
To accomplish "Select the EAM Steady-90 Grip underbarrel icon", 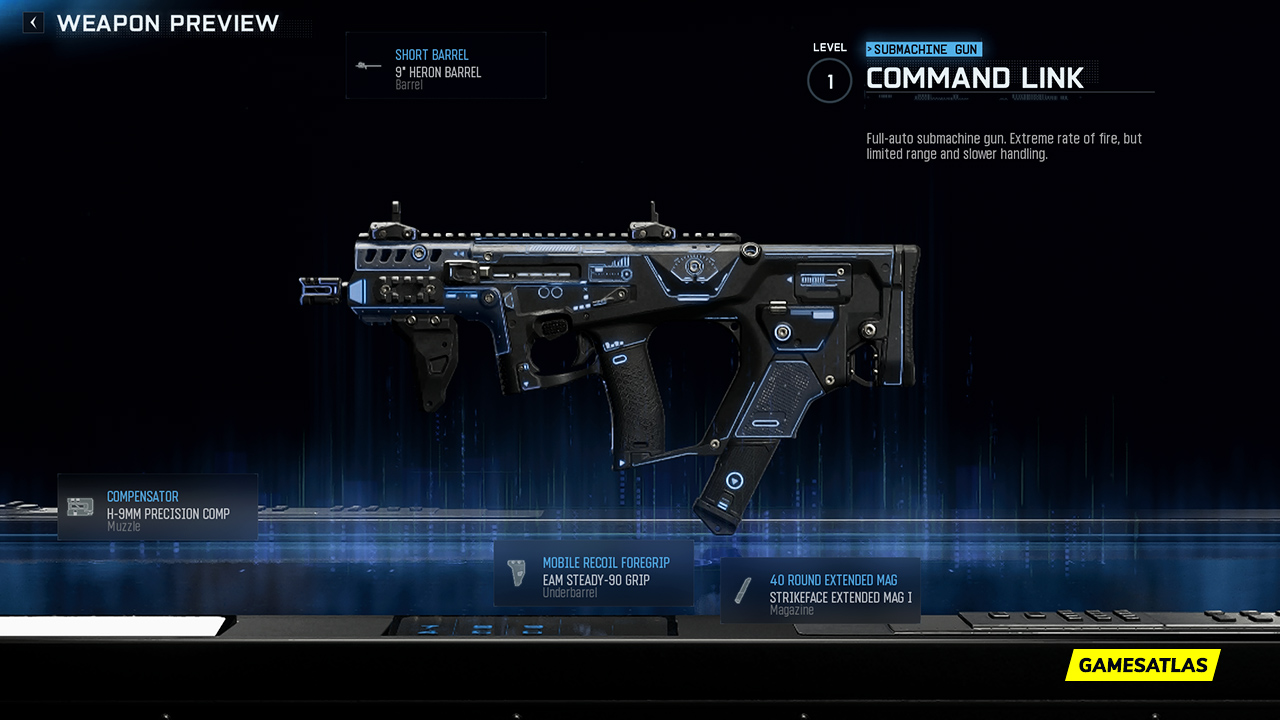I will (516, 573).
